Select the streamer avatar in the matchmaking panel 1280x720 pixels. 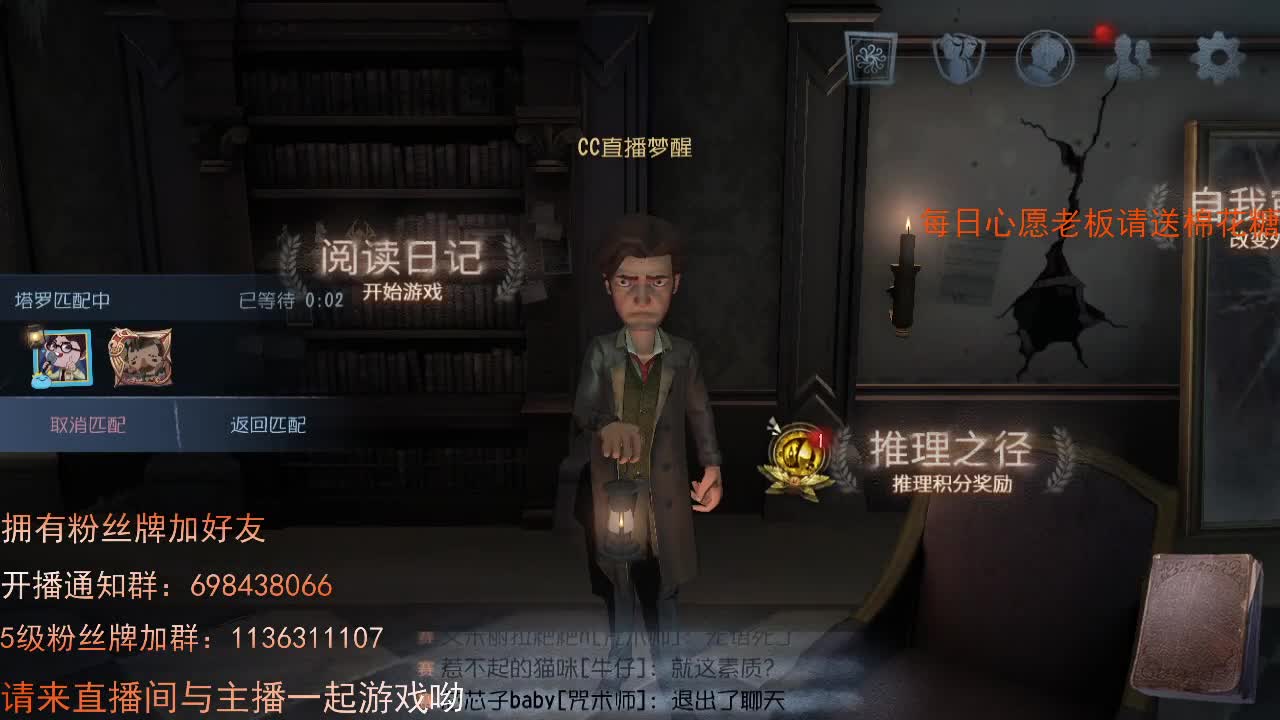coord(63,356)
